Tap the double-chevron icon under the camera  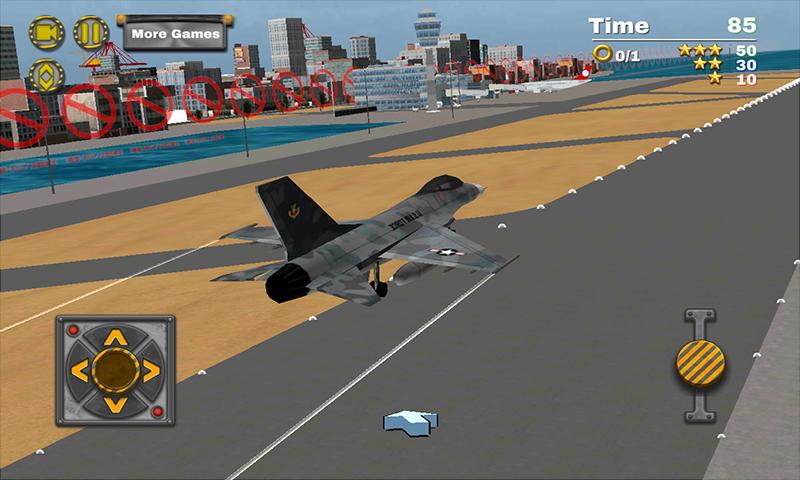pyautogui.click(x=45, y=77)
